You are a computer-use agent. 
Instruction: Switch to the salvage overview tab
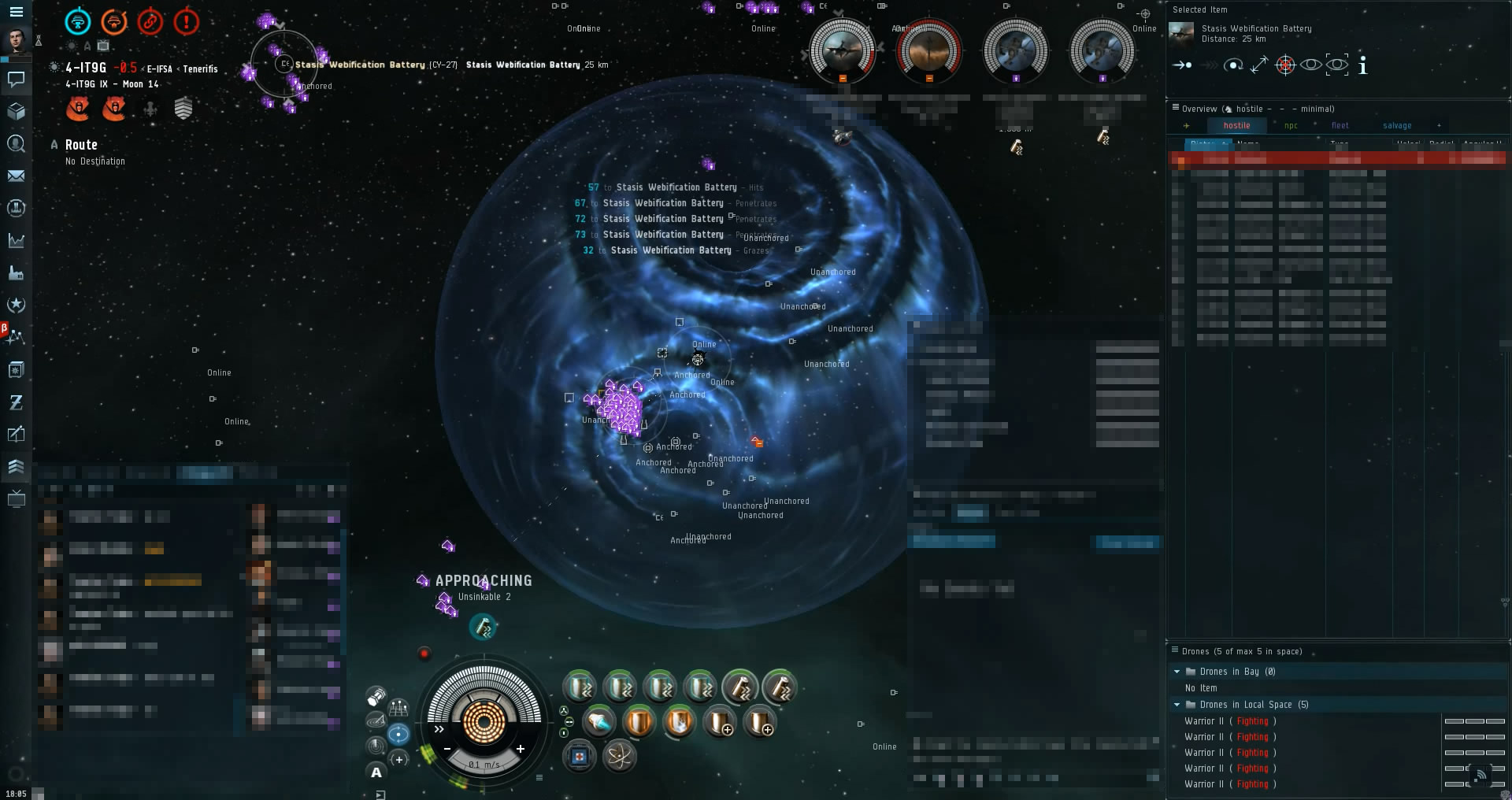click(1396, 126)
